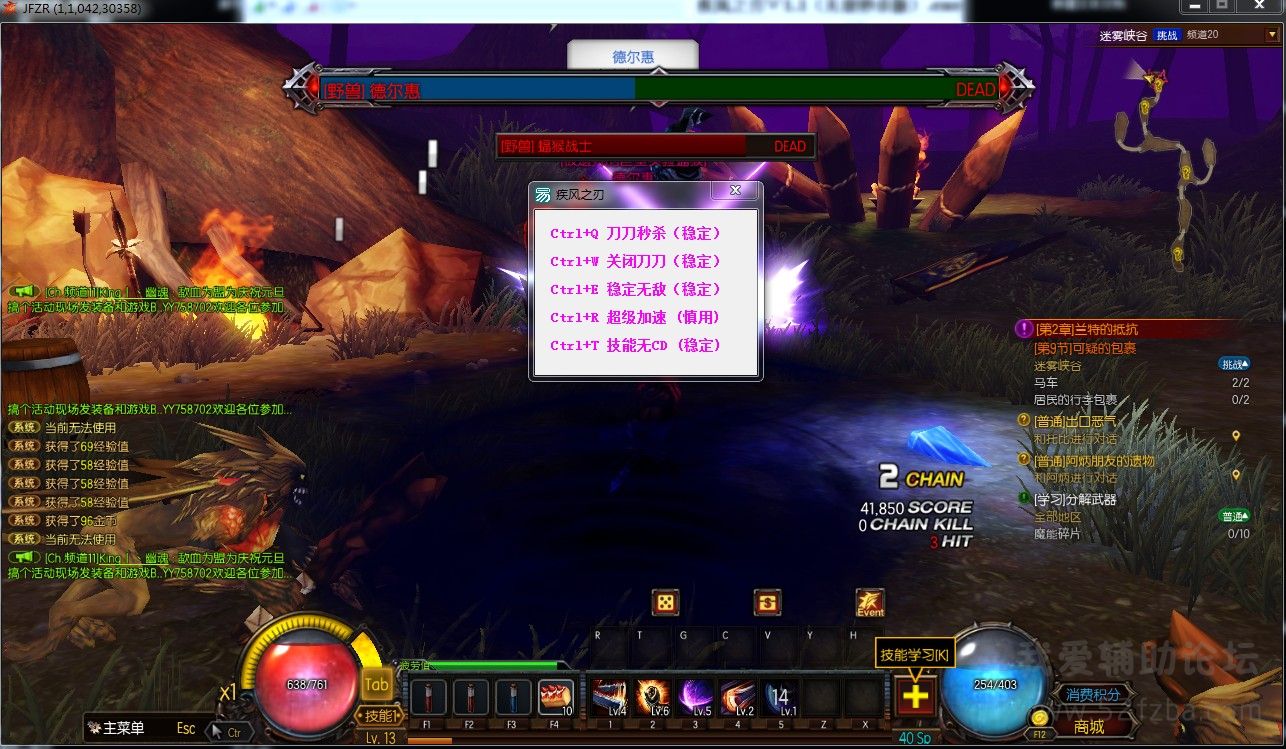Click the orange swap arrows icon
This screenshot has height=749, width=1286.
[768, 603]
